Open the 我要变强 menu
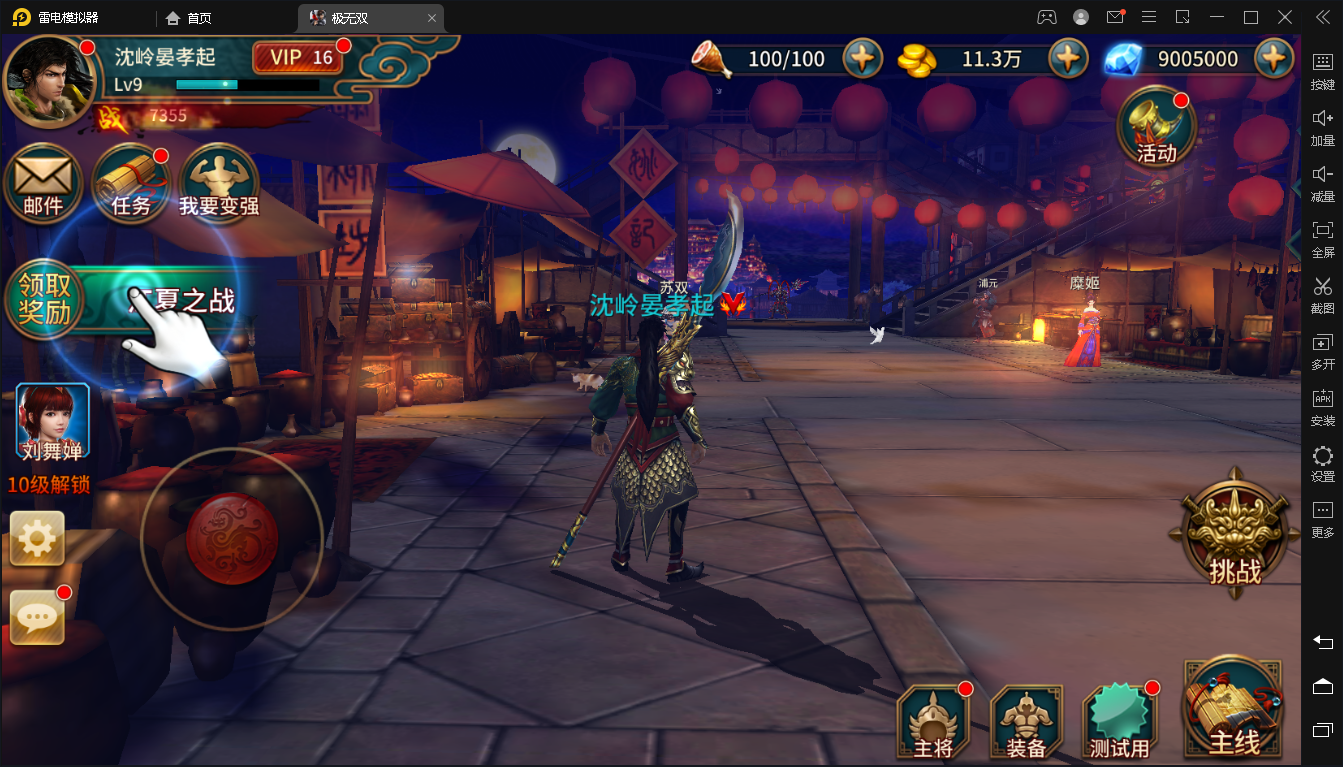This screenshot has width=1343, height=767. click(219, 186)
